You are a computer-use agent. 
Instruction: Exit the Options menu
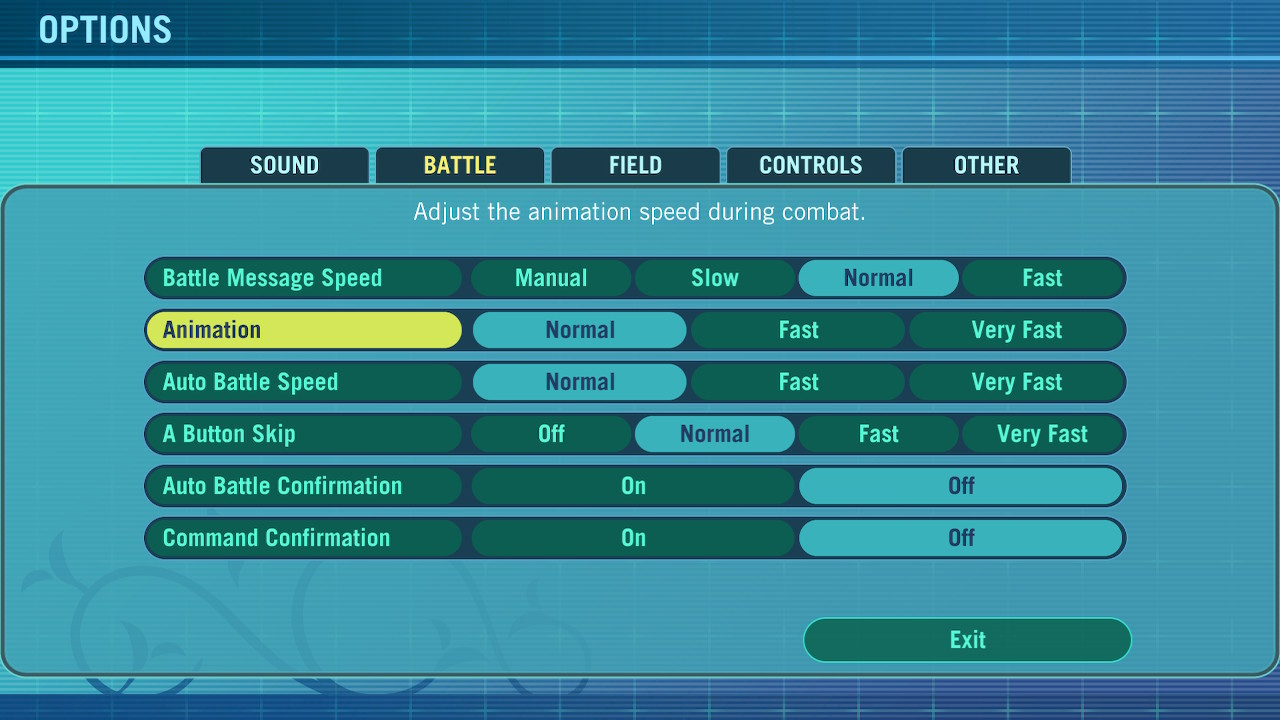pyautogui.click(x=967, y=640)
